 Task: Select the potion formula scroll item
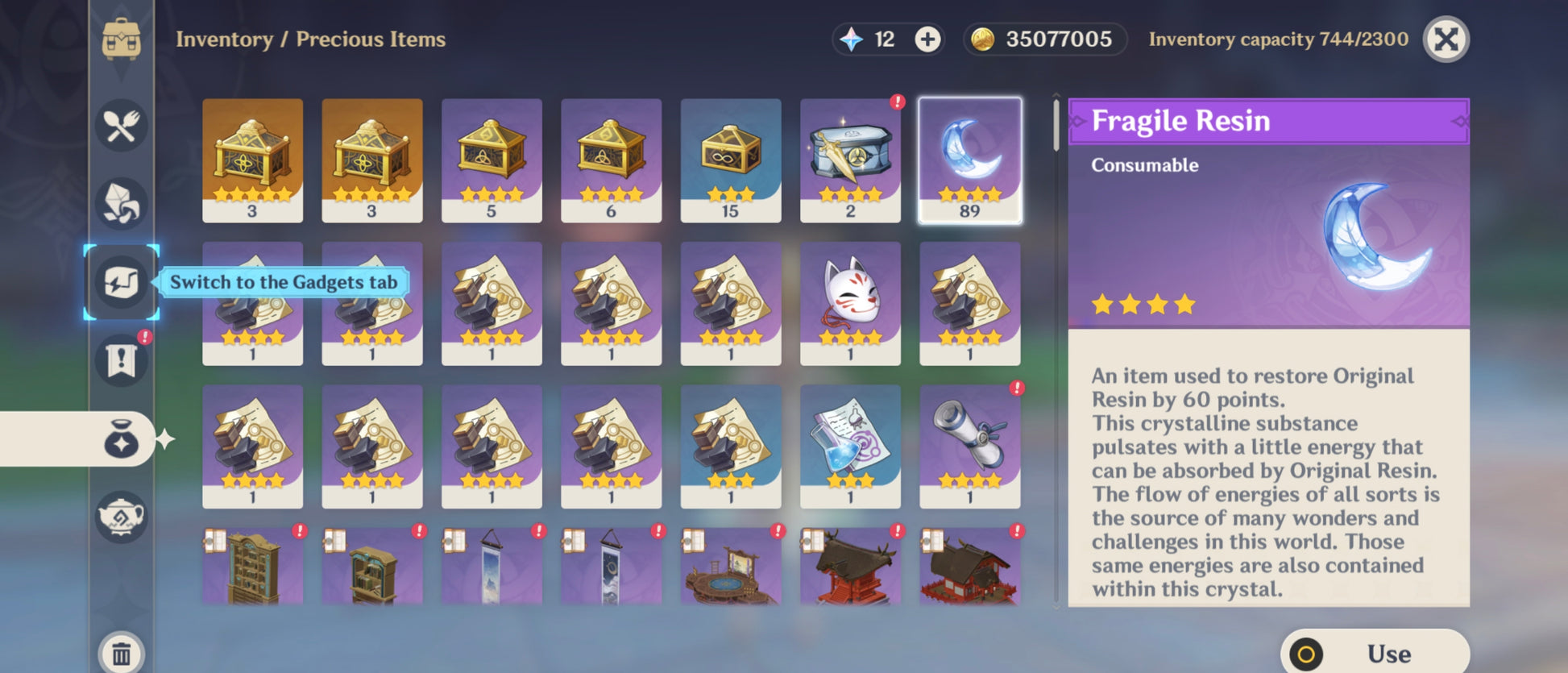(x=850, y=446)
